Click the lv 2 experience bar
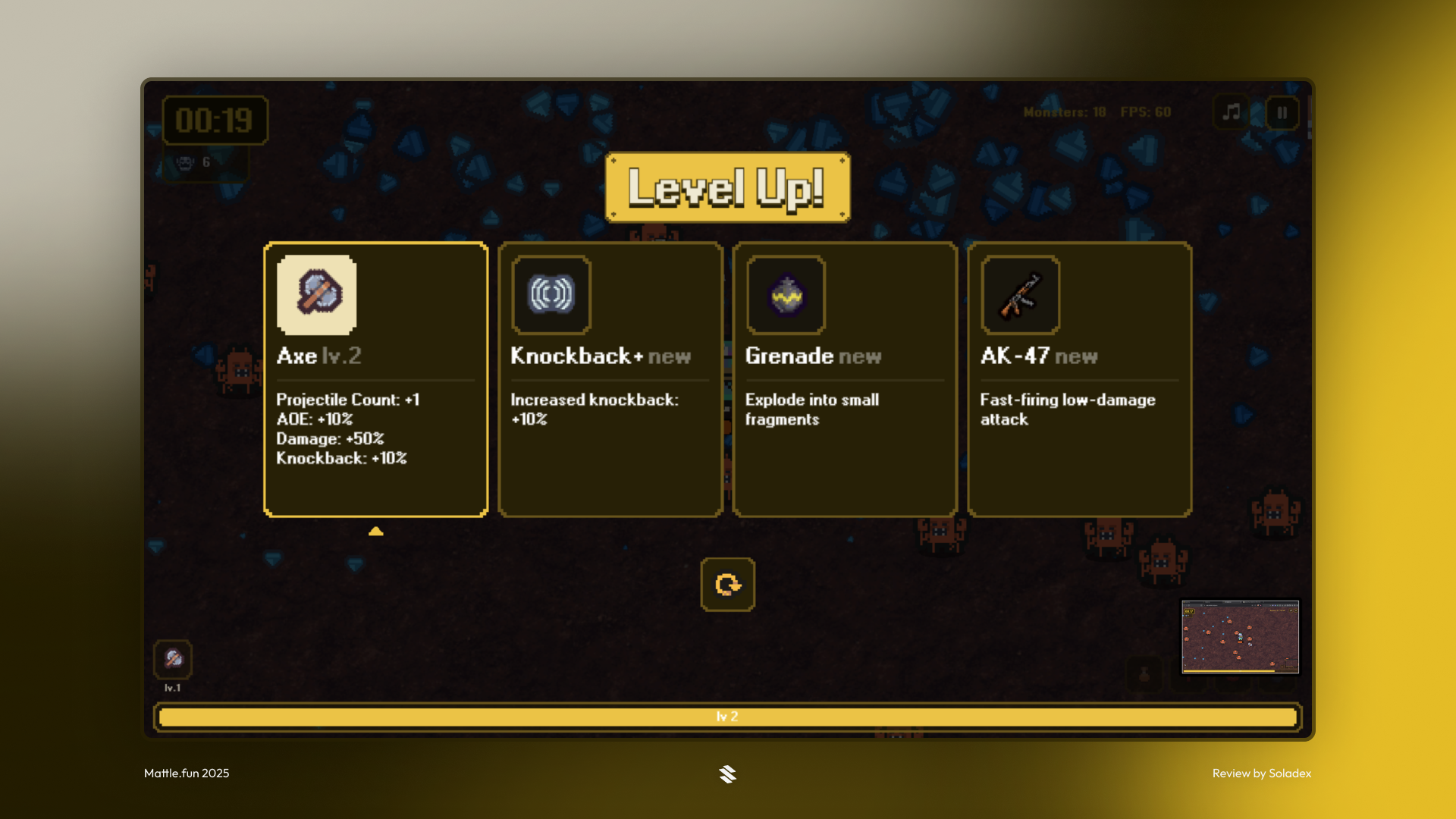The image size is (1456, 819). [x=724, y=715]
